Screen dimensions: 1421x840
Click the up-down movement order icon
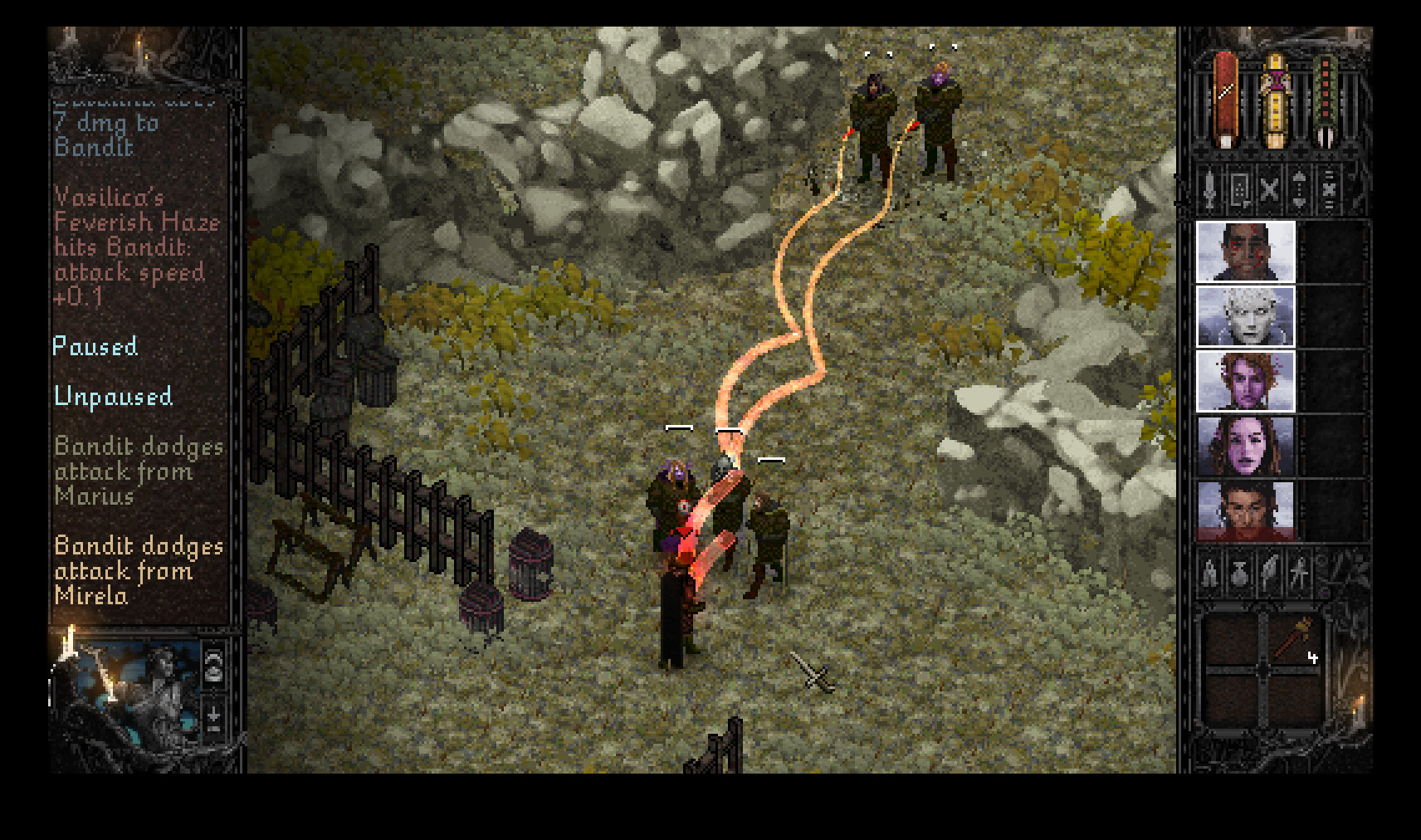pos(1299,190)
